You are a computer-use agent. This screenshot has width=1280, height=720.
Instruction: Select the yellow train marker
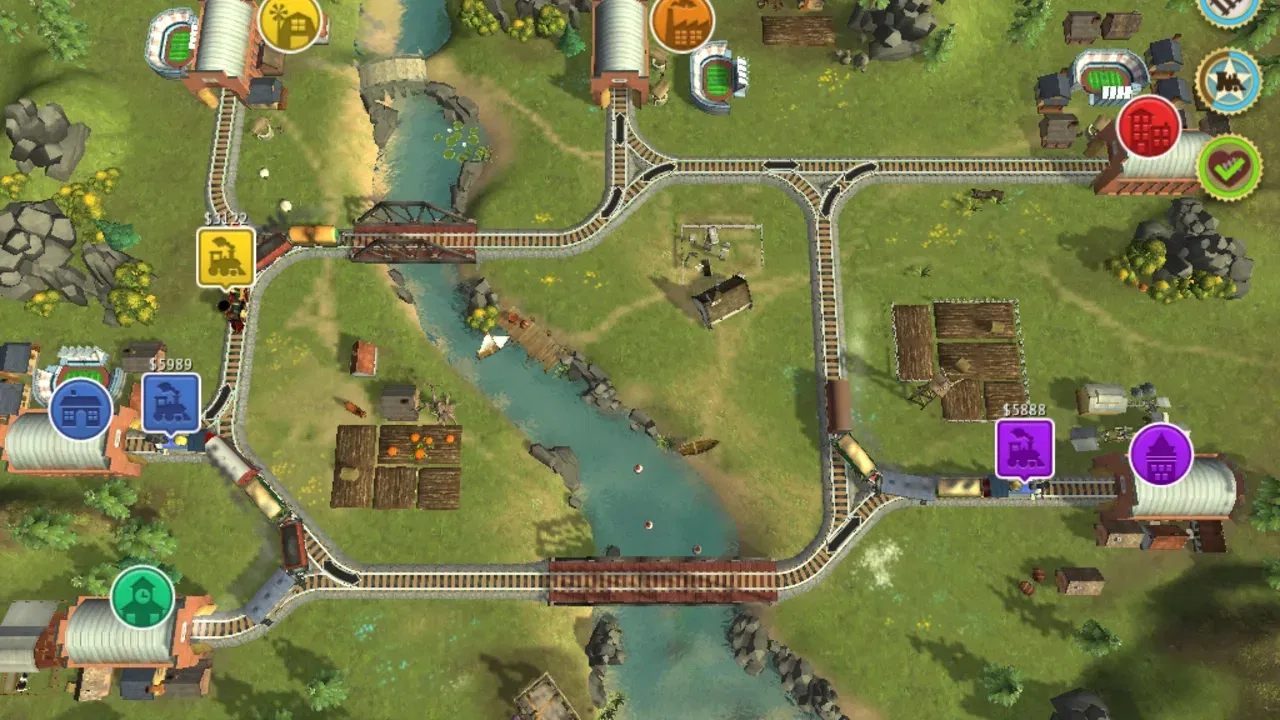coord(226,257)
